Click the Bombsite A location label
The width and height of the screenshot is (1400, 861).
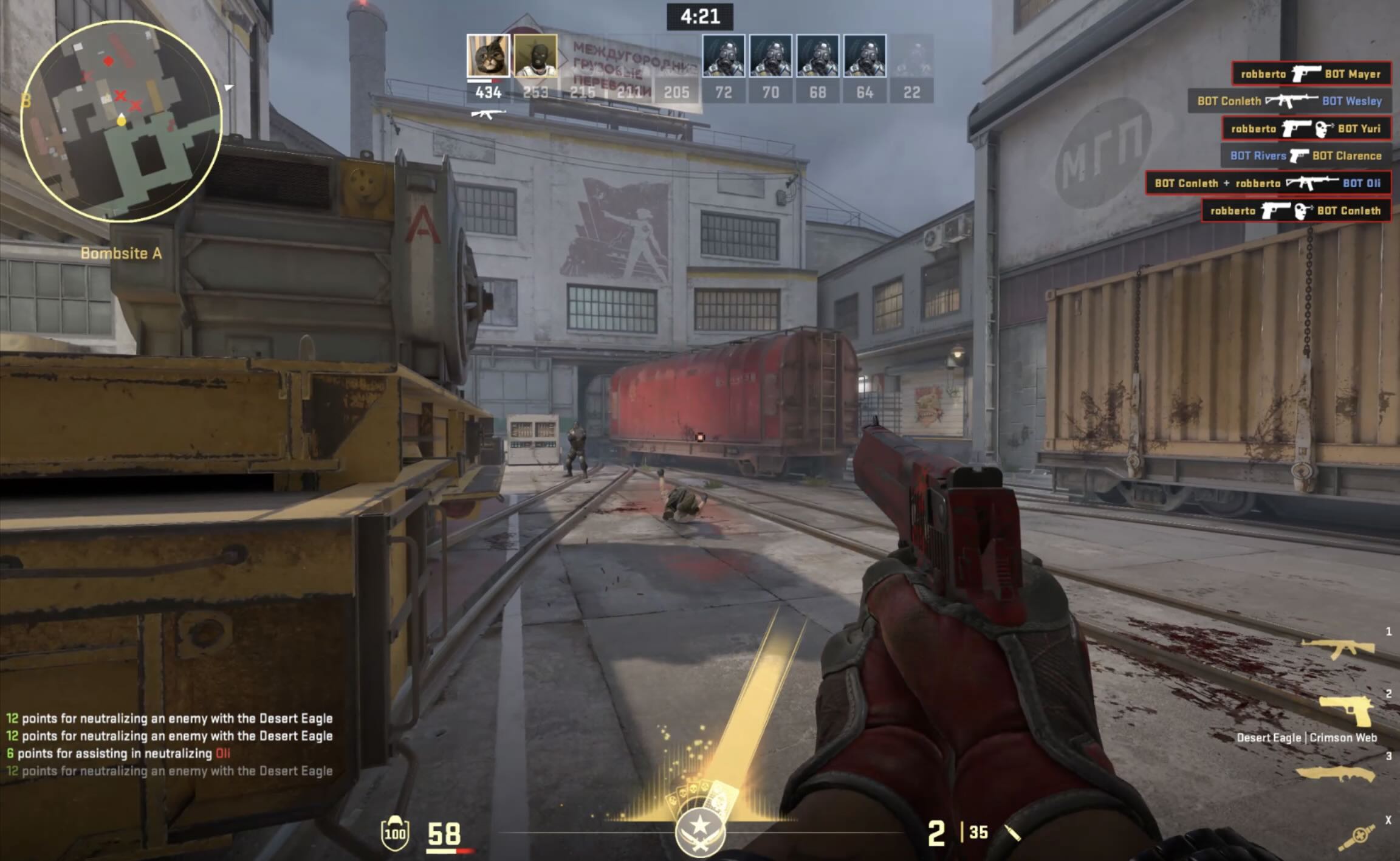click(x=122, y=253)
